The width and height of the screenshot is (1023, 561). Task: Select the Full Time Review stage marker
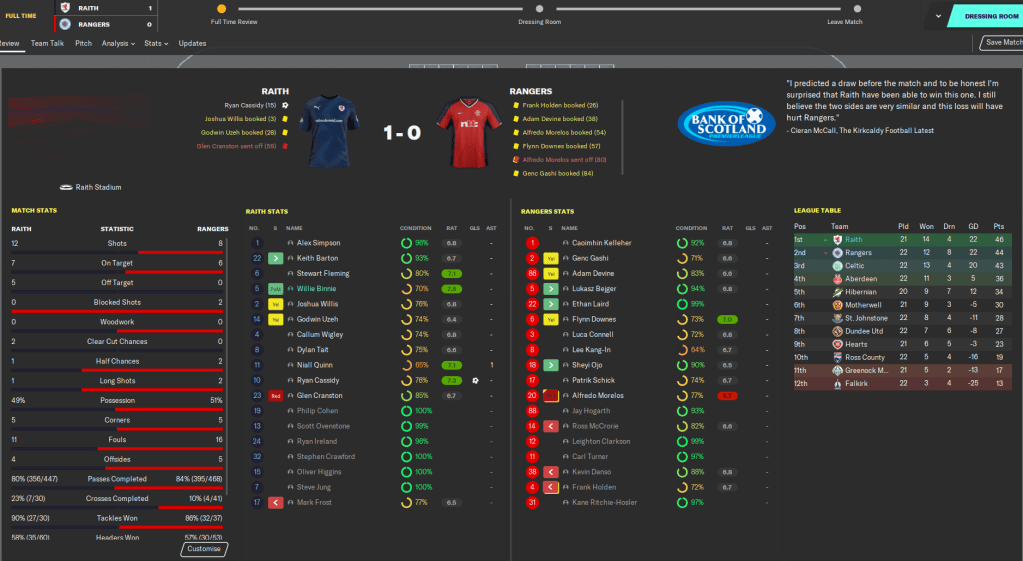pos(221,9)
